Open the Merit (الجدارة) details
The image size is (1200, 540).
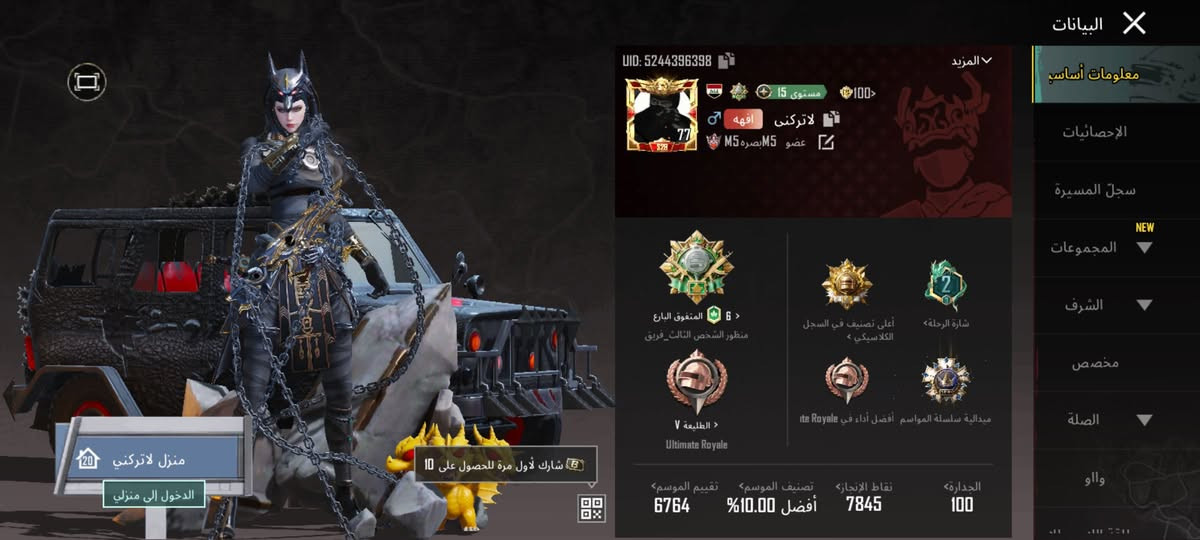962,496
